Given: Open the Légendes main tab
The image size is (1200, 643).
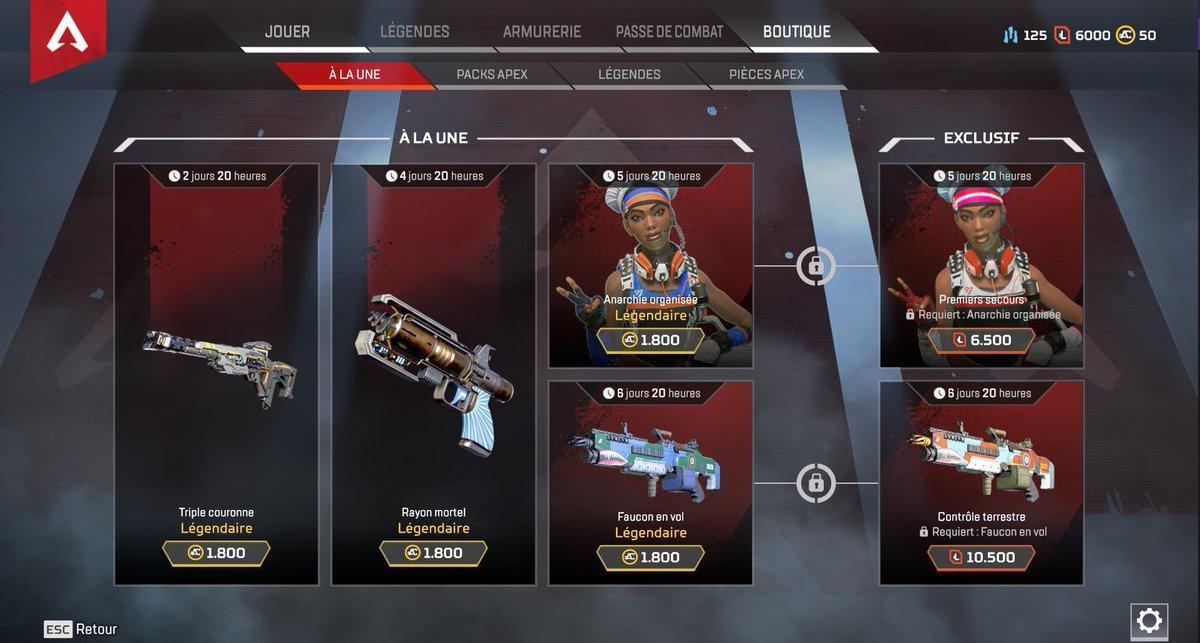Looking at the screenshot, I should pyautogui.click(x=414, y=32).
